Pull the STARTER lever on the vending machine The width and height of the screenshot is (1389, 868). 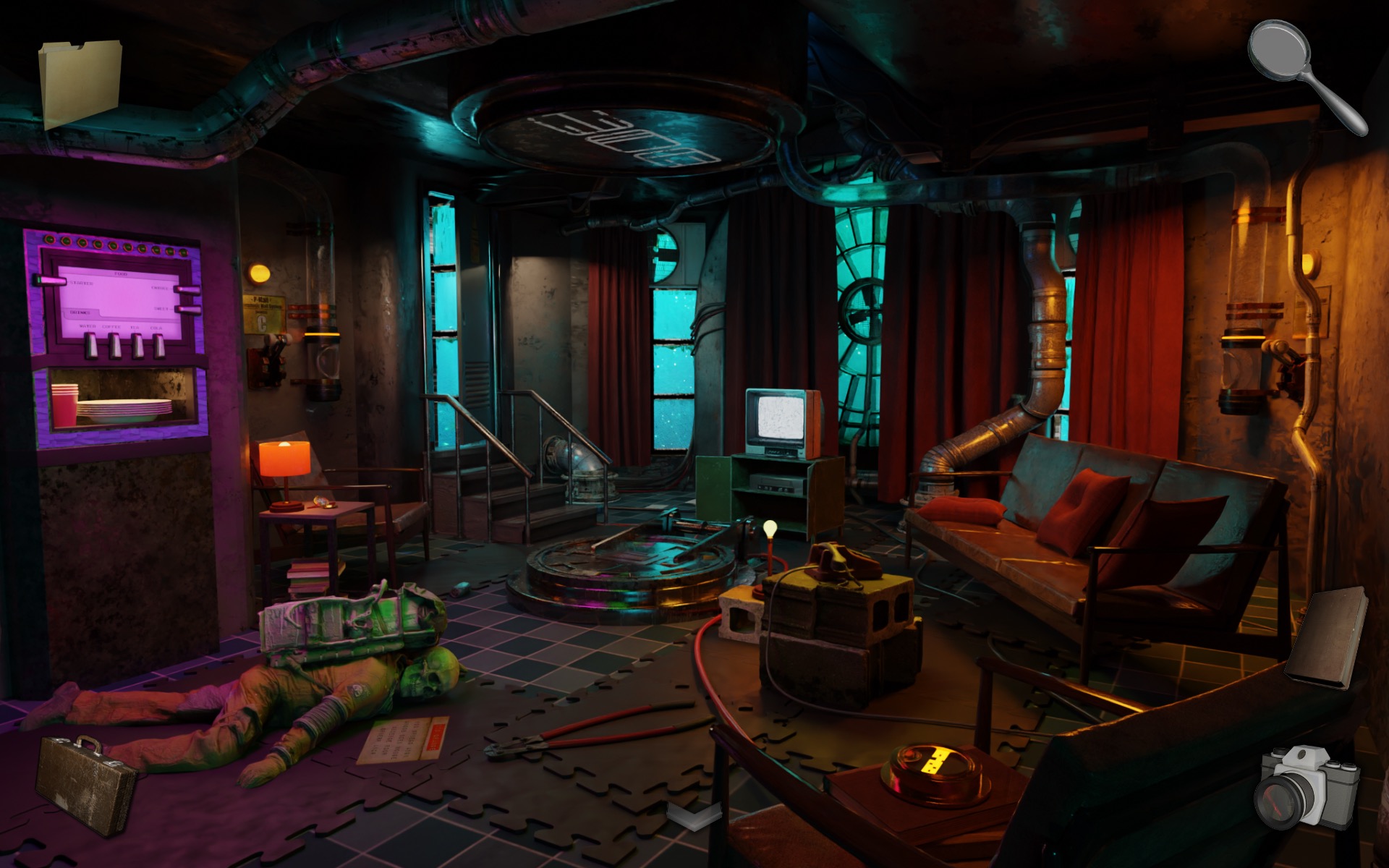(49, 280)
